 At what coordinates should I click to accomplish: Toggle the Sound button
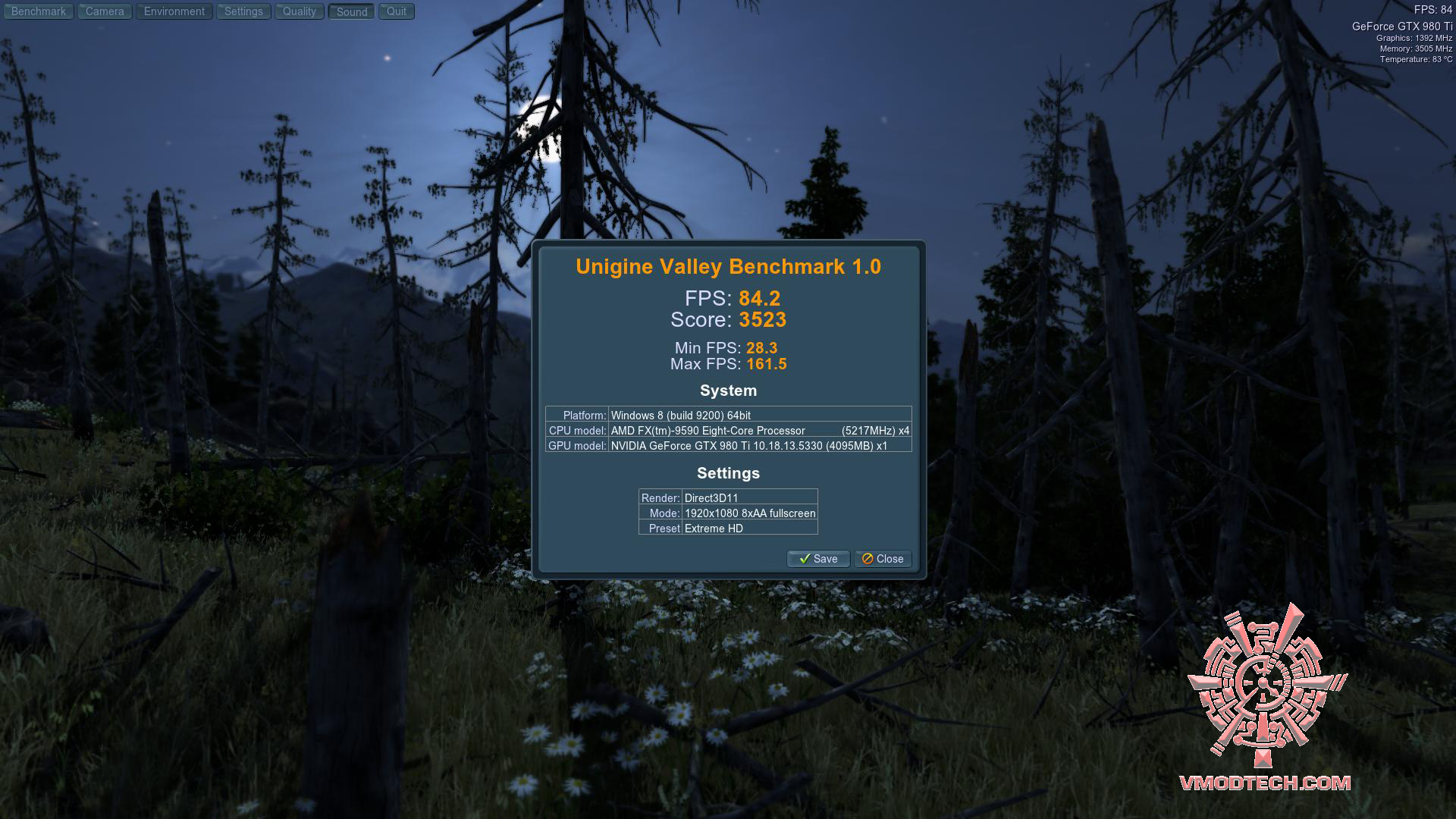[352, 11]
